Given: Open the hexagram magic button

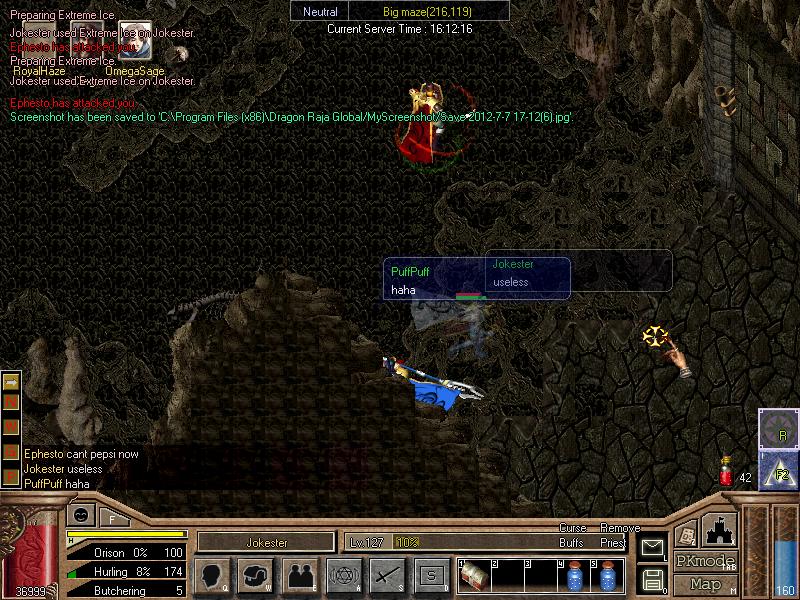Looking at the screenshot, I should click(x=343, y=576).
